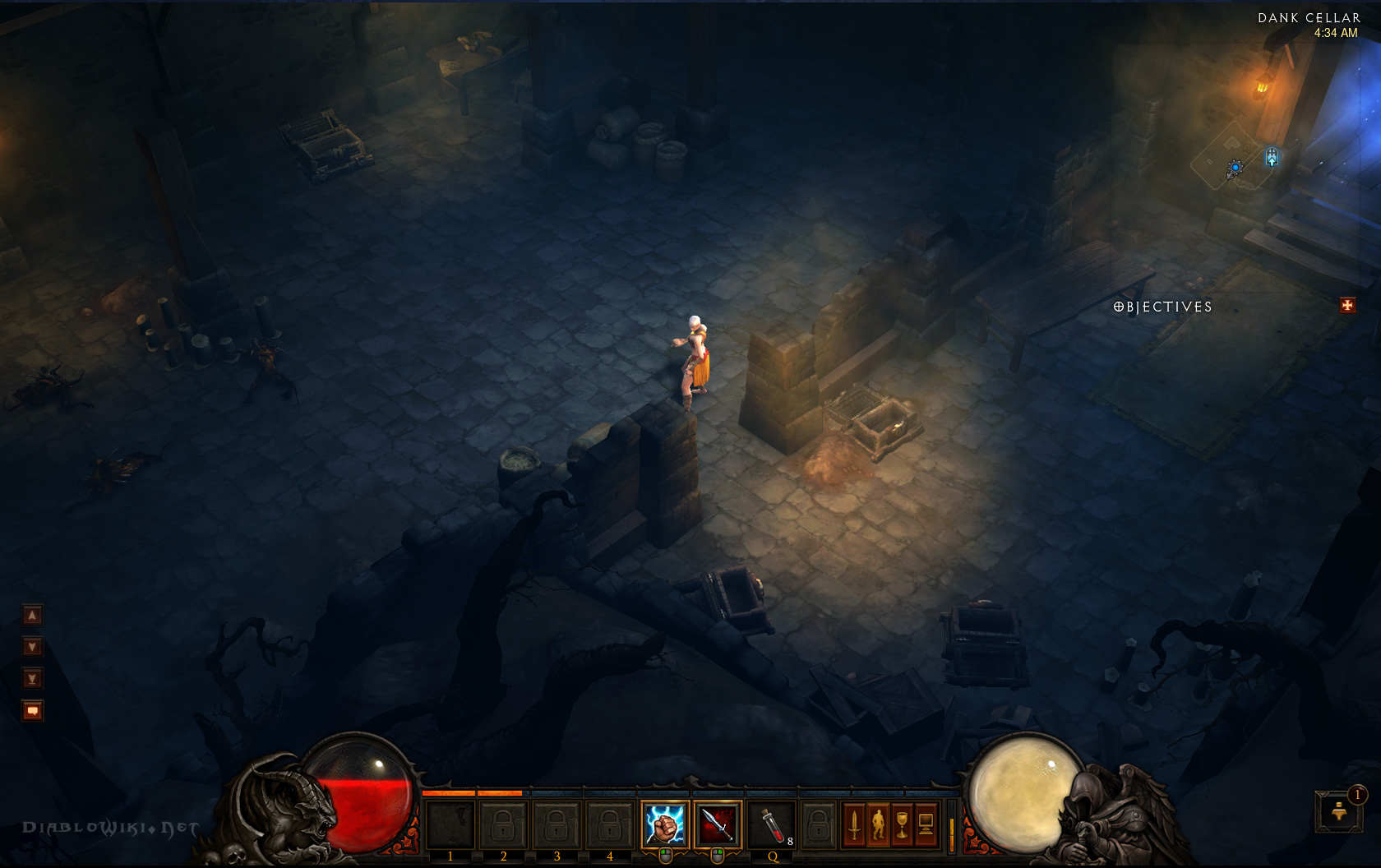The width and height of the screenshot is (1381, 868).
Task: Select the bloody dagger skill slot
Action: 717,824
